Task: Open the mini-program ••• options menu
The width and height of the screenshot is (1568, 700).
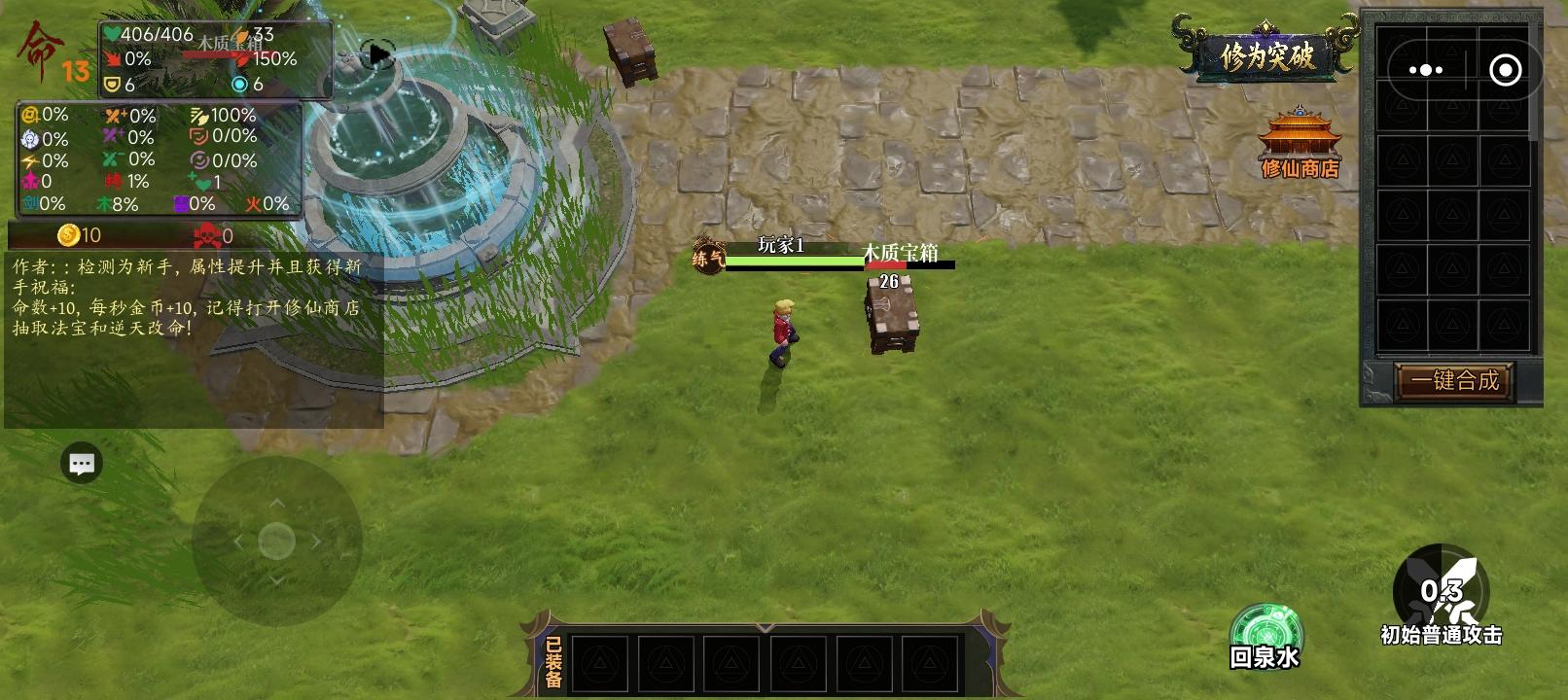Action: click(x=1425, y=69)
